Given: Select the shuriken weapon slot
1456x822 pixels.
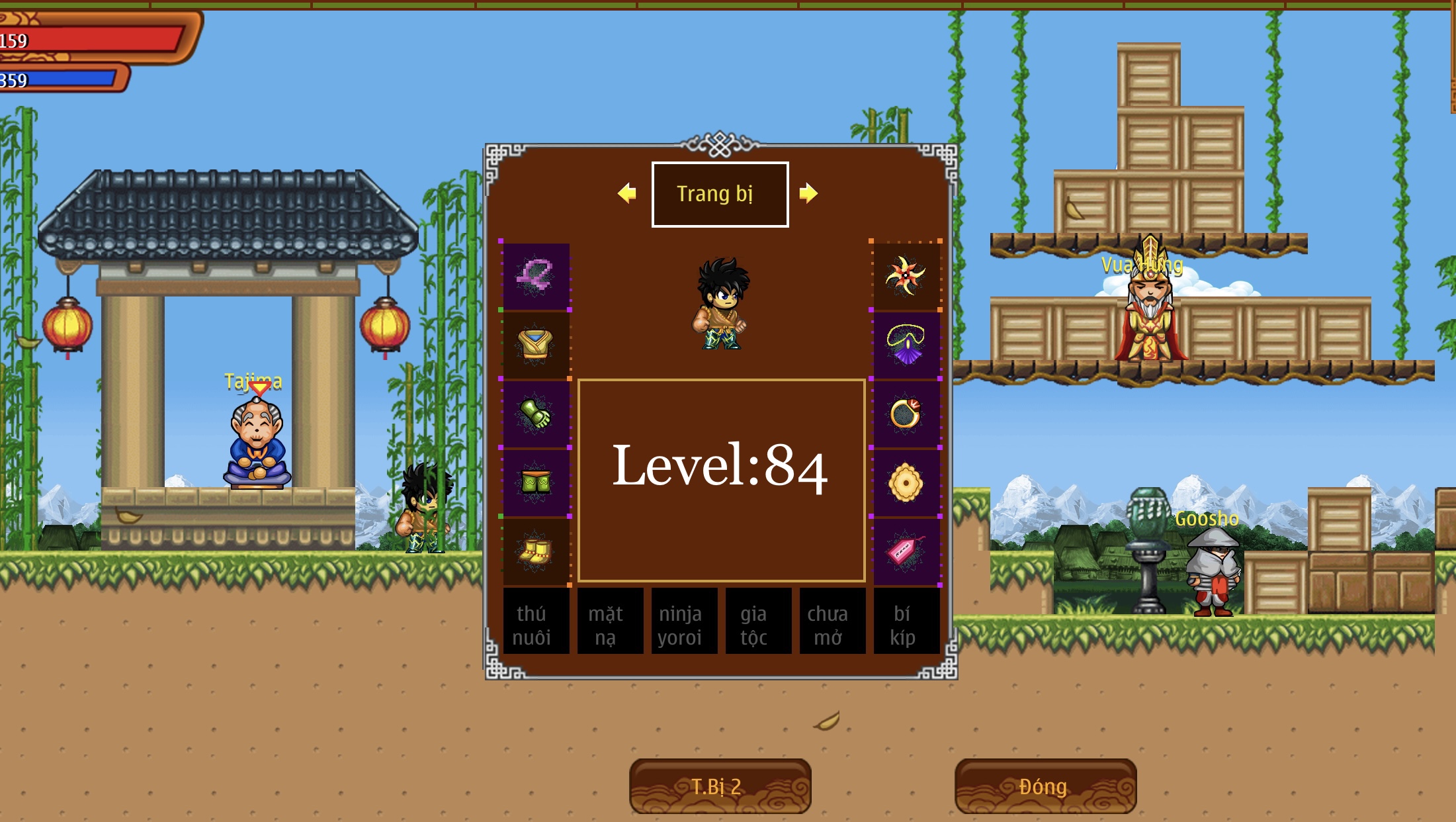Looking at the screenshot, I should click(906, 276).
